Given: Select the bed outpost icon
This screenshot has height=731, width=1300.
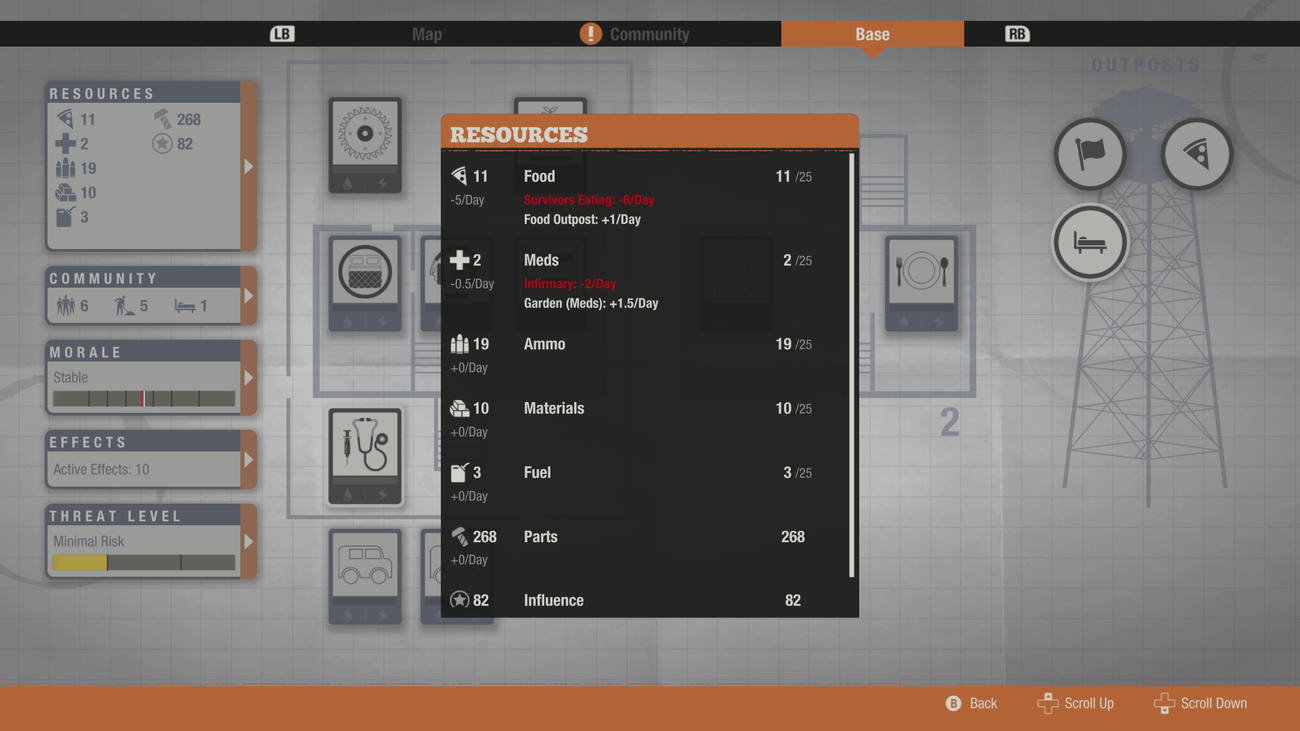Looking at the screenshot, I should (1090, 242).
